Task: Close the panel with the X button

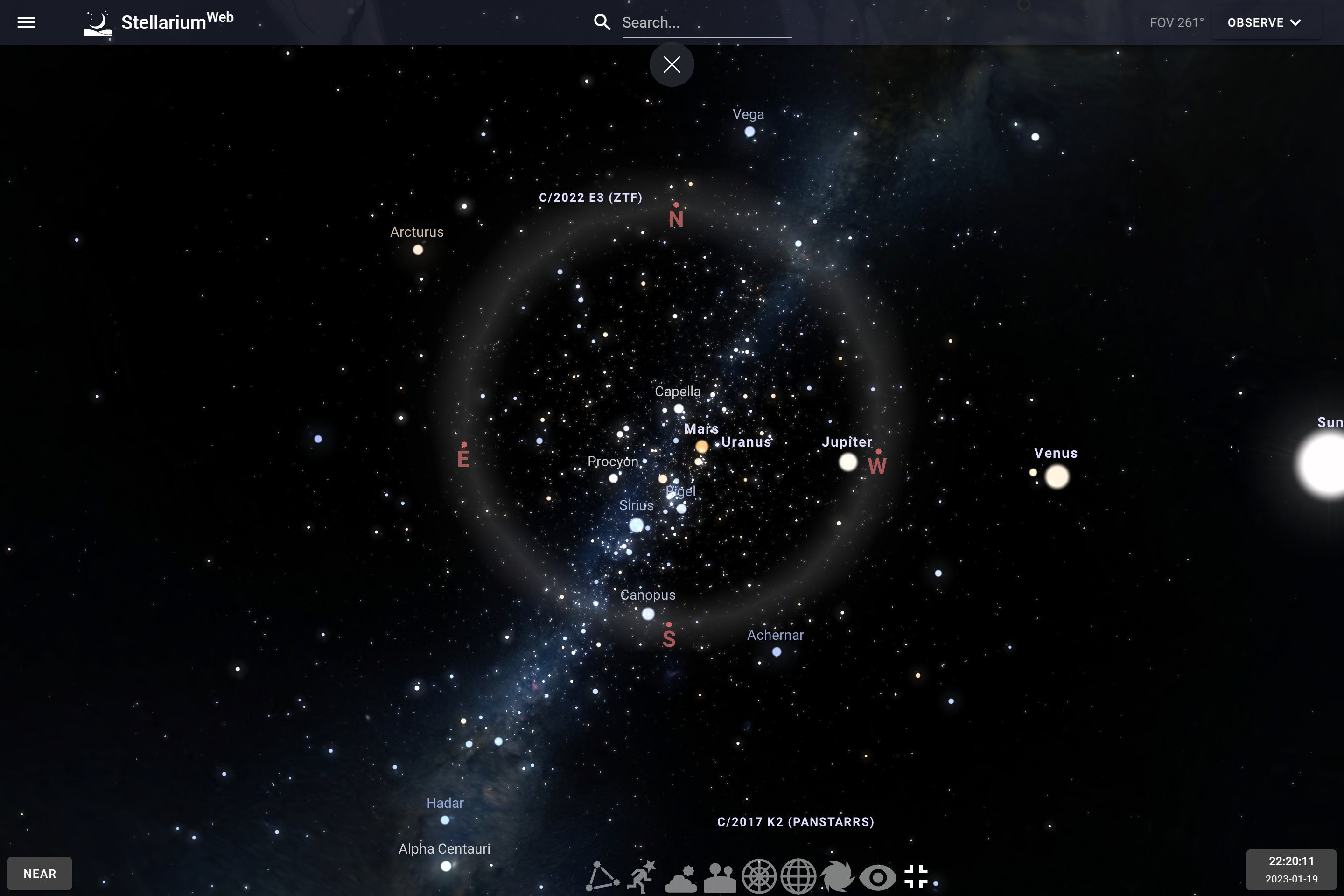Action: (672, 64)
